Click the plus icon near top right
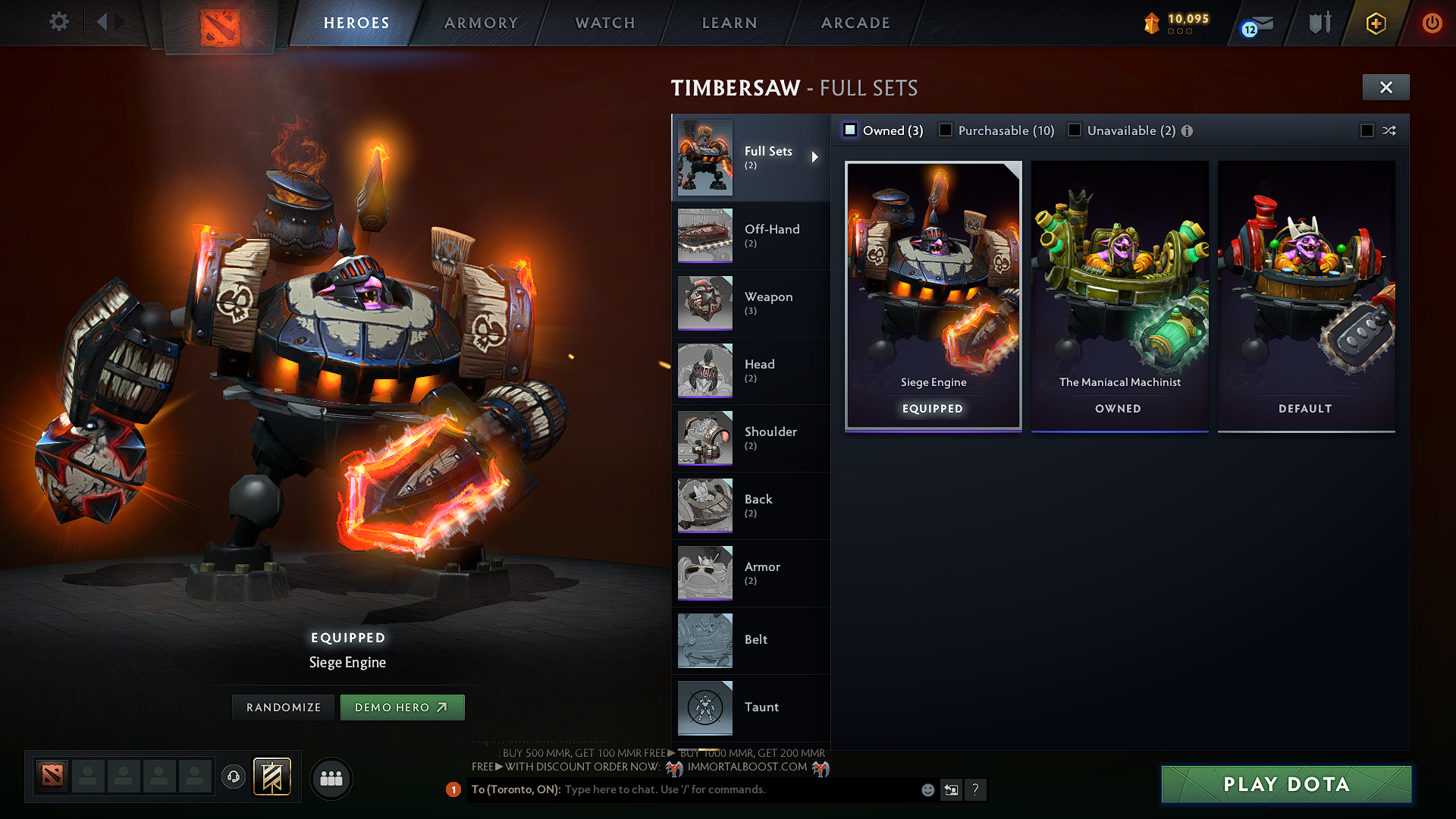1456x819 pixels. point(1376,24)
